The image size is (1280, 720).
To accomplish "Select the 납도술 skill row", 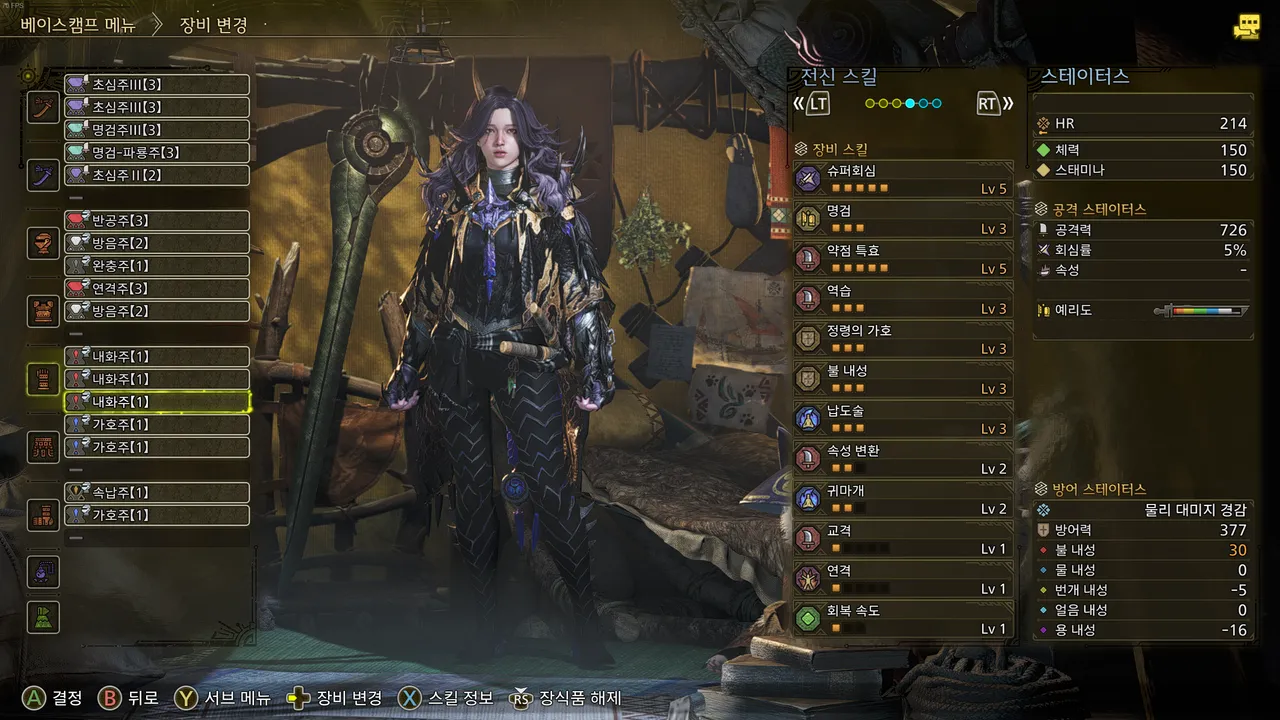I will [902, 419].
